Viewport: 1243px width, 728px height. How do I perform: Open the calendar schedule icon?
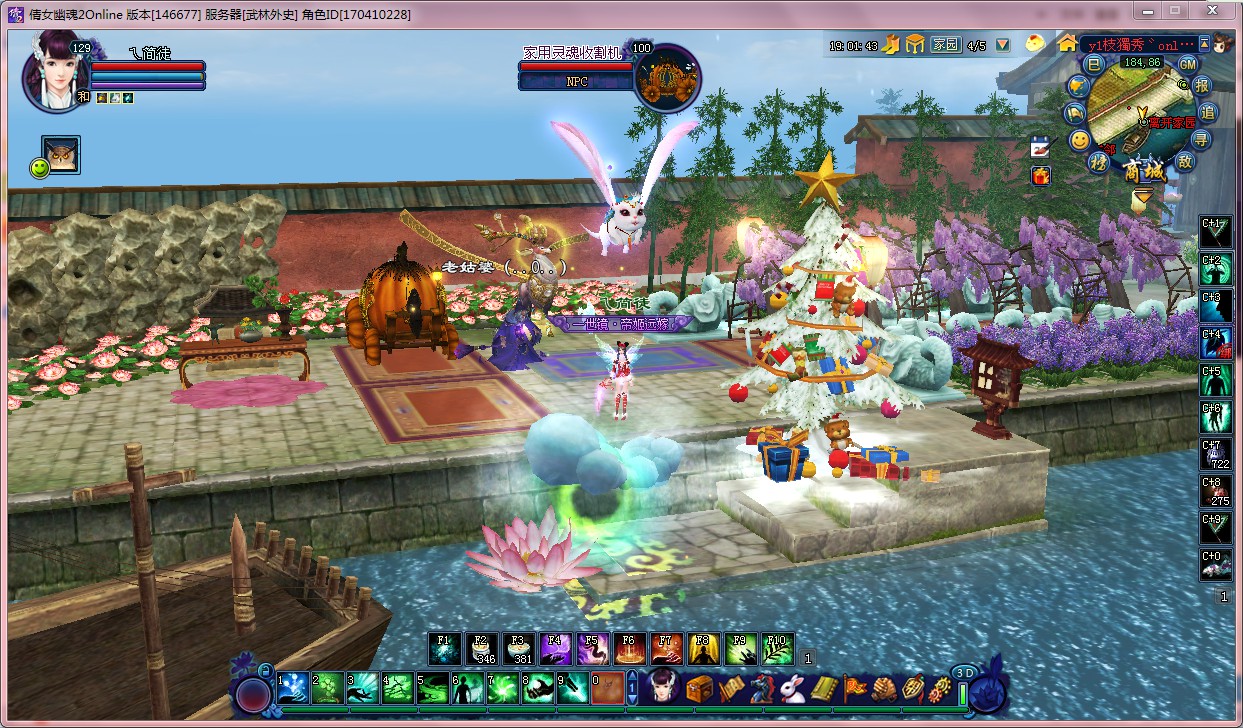1041,146
